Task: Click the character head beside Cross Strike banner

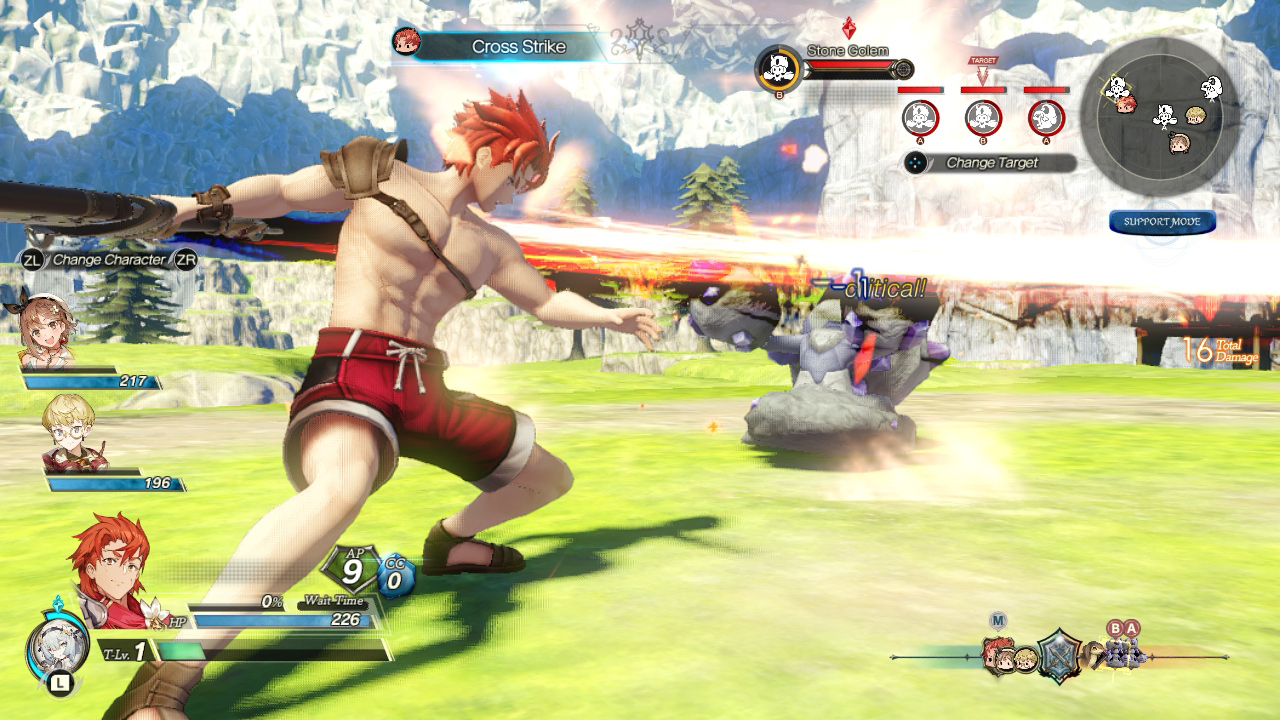Action: tap(409, 44)
